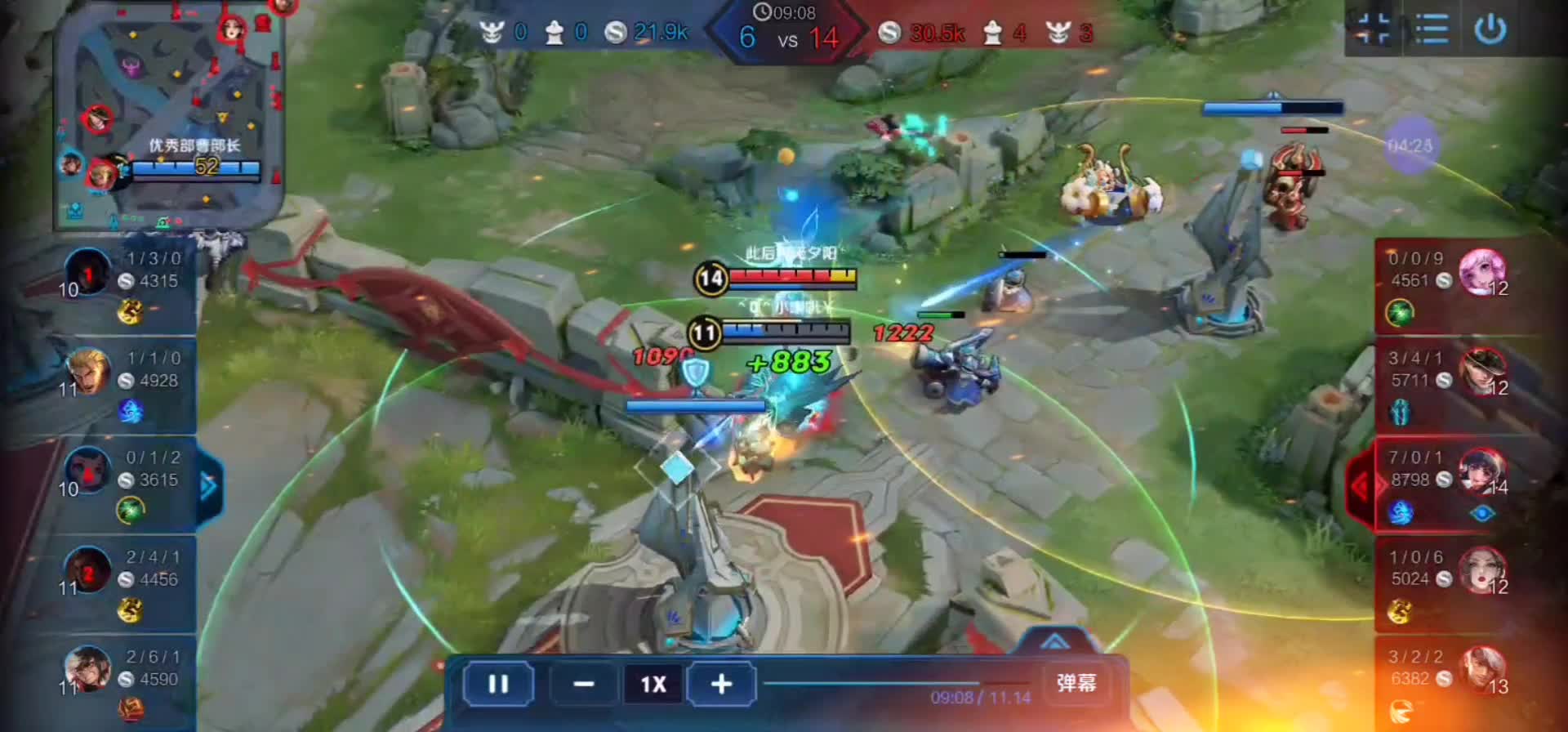Select the blue player with 1/3/0 score
The height and width of the screenshot is (732, 1568).
tap(88, 271)
